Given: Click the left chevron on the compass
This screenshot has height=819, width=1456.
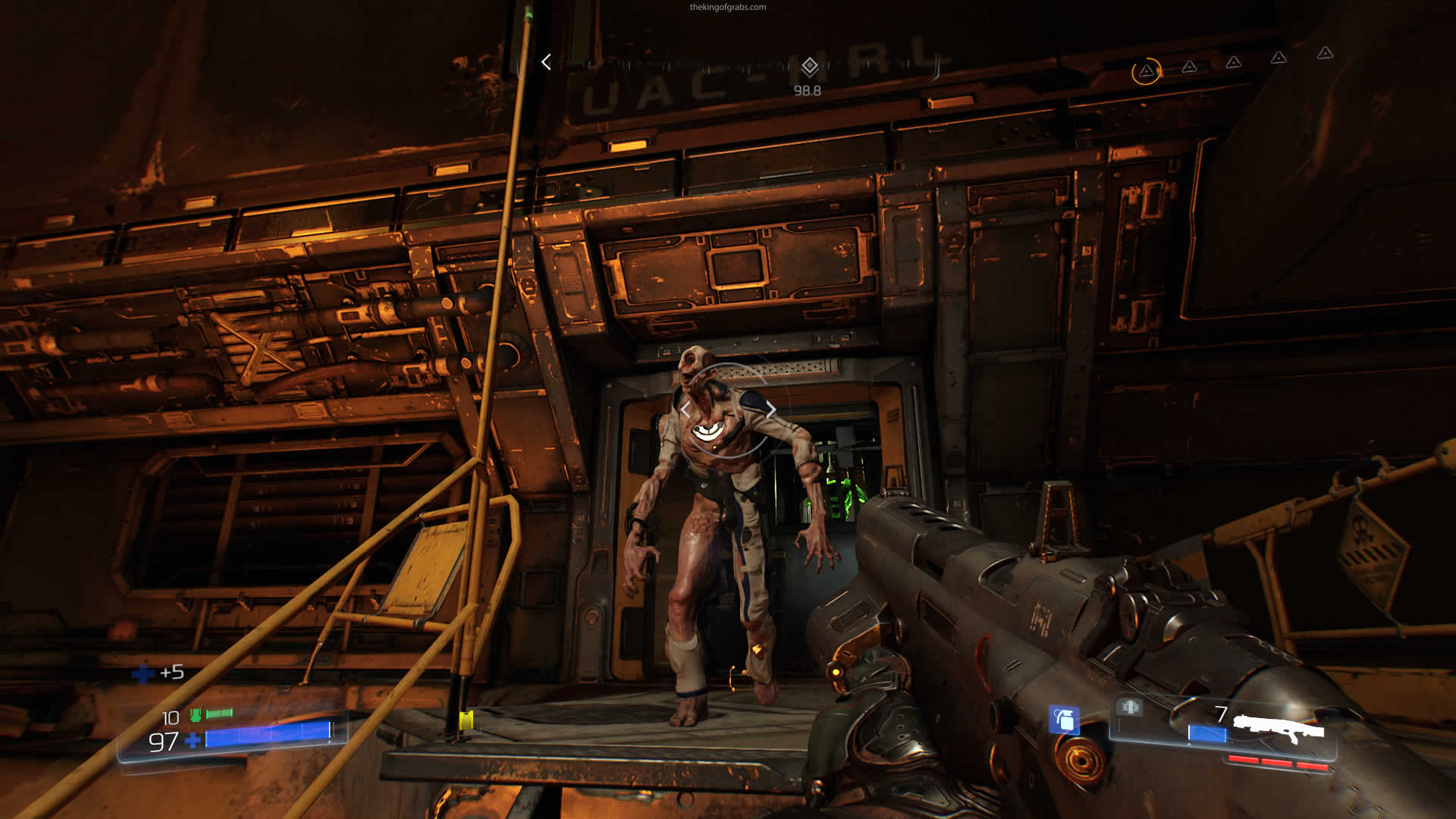Looking at the screenshot, I should [546, 62].
